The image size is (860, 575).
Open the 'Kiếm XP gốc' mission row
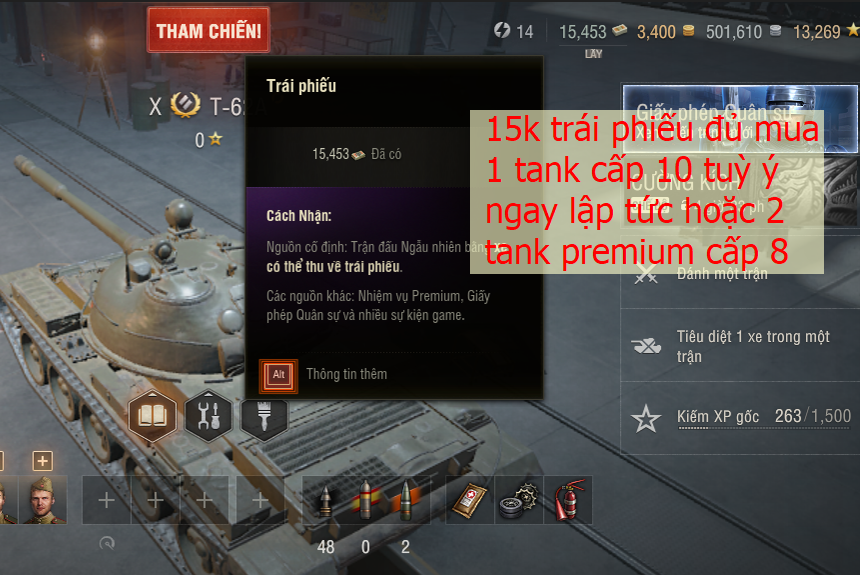(x=740, y=418)
